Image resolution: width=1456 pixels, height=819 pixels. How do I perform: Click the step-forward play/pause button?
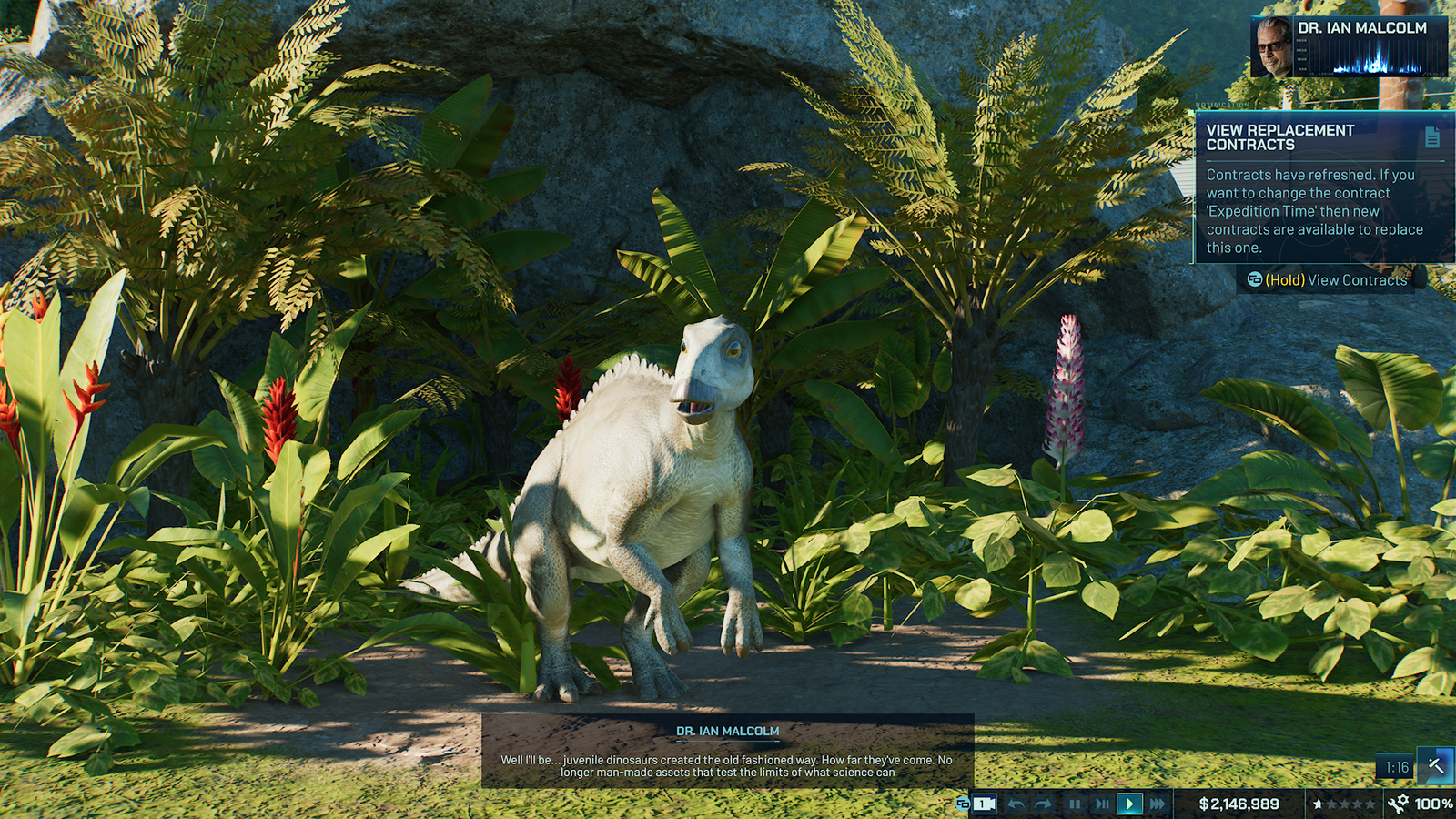[1102, 804]
